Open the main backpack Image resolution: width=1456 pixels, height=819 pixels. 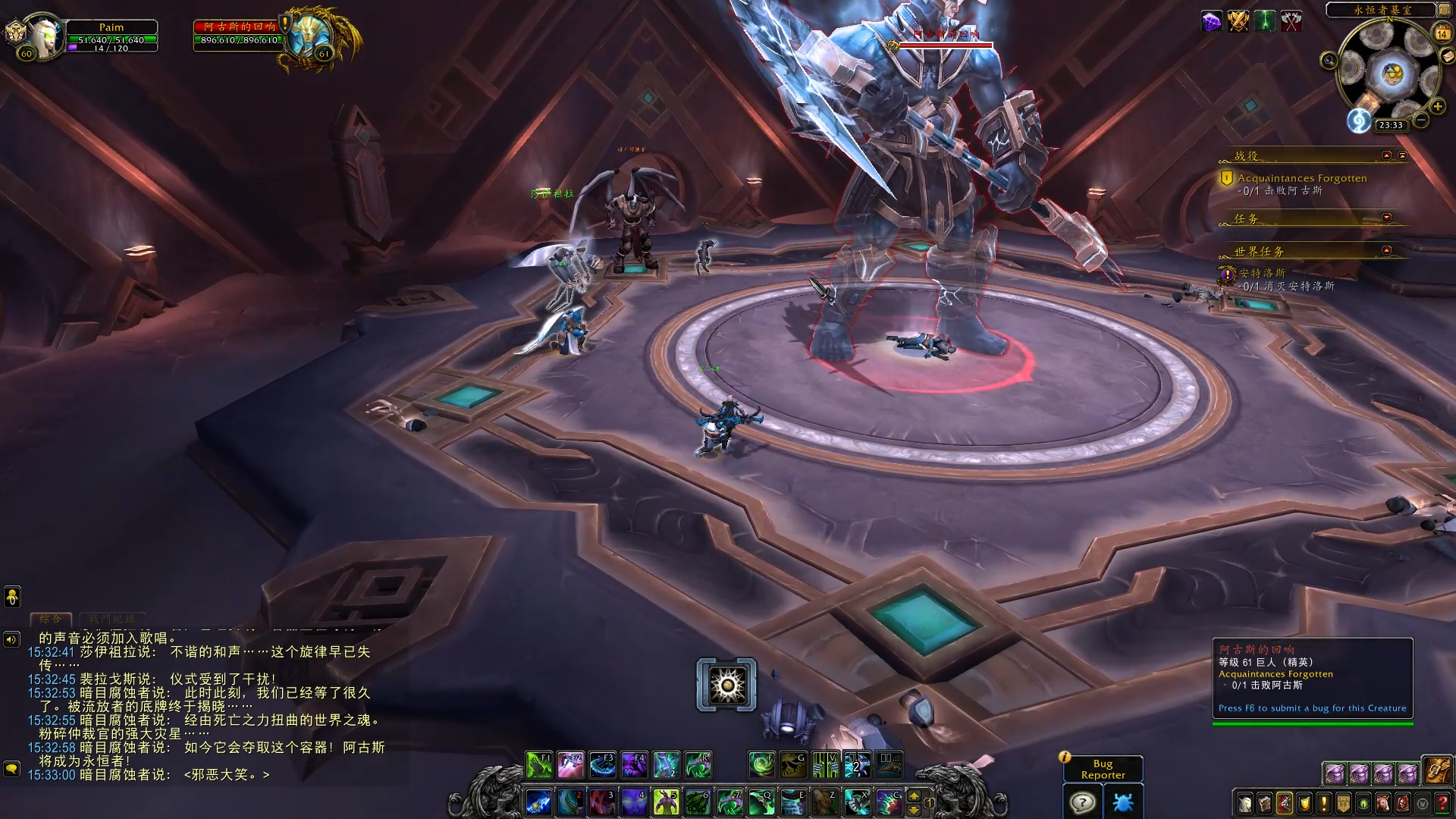[1436, 771]
